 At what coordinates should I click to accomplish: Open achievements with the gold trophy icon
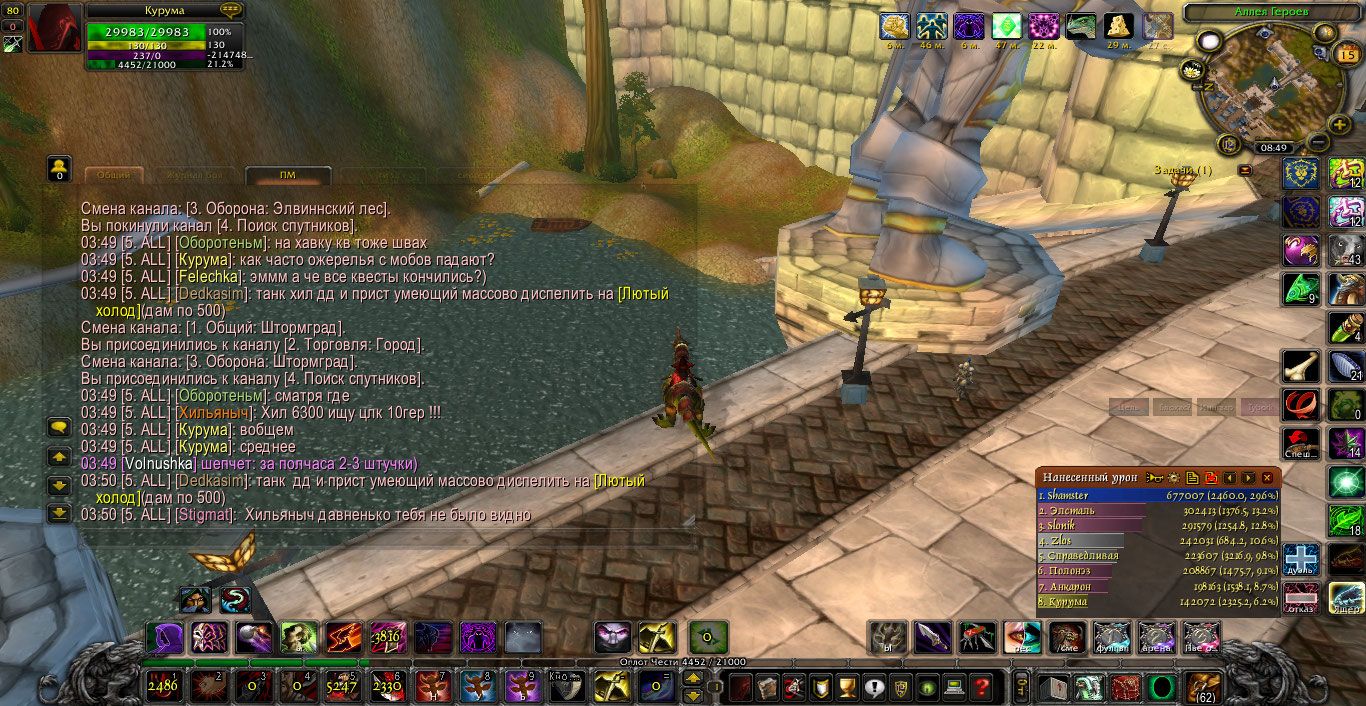(x=847, y=687)
